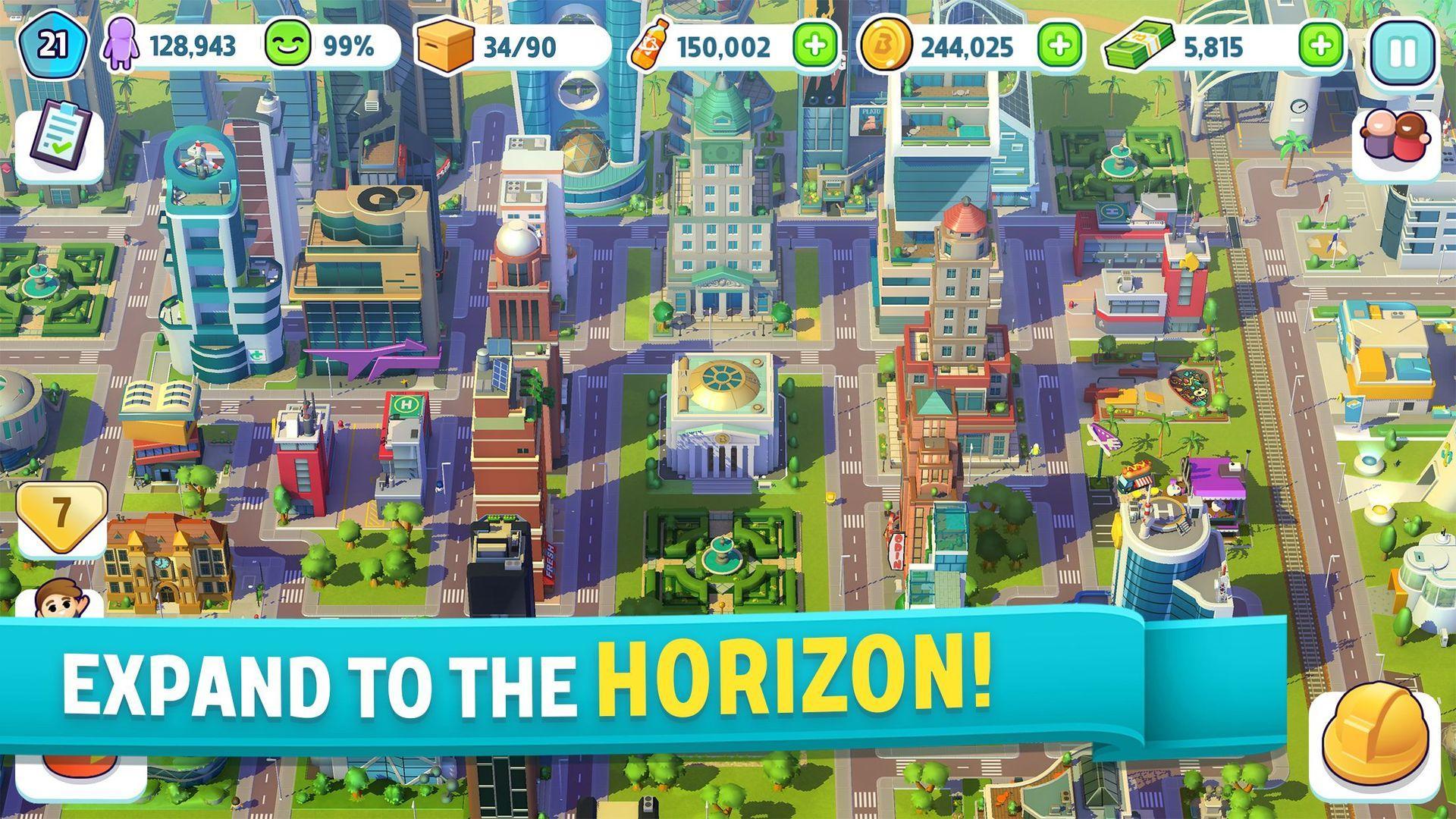View the level 21 badge

[53, 45]
